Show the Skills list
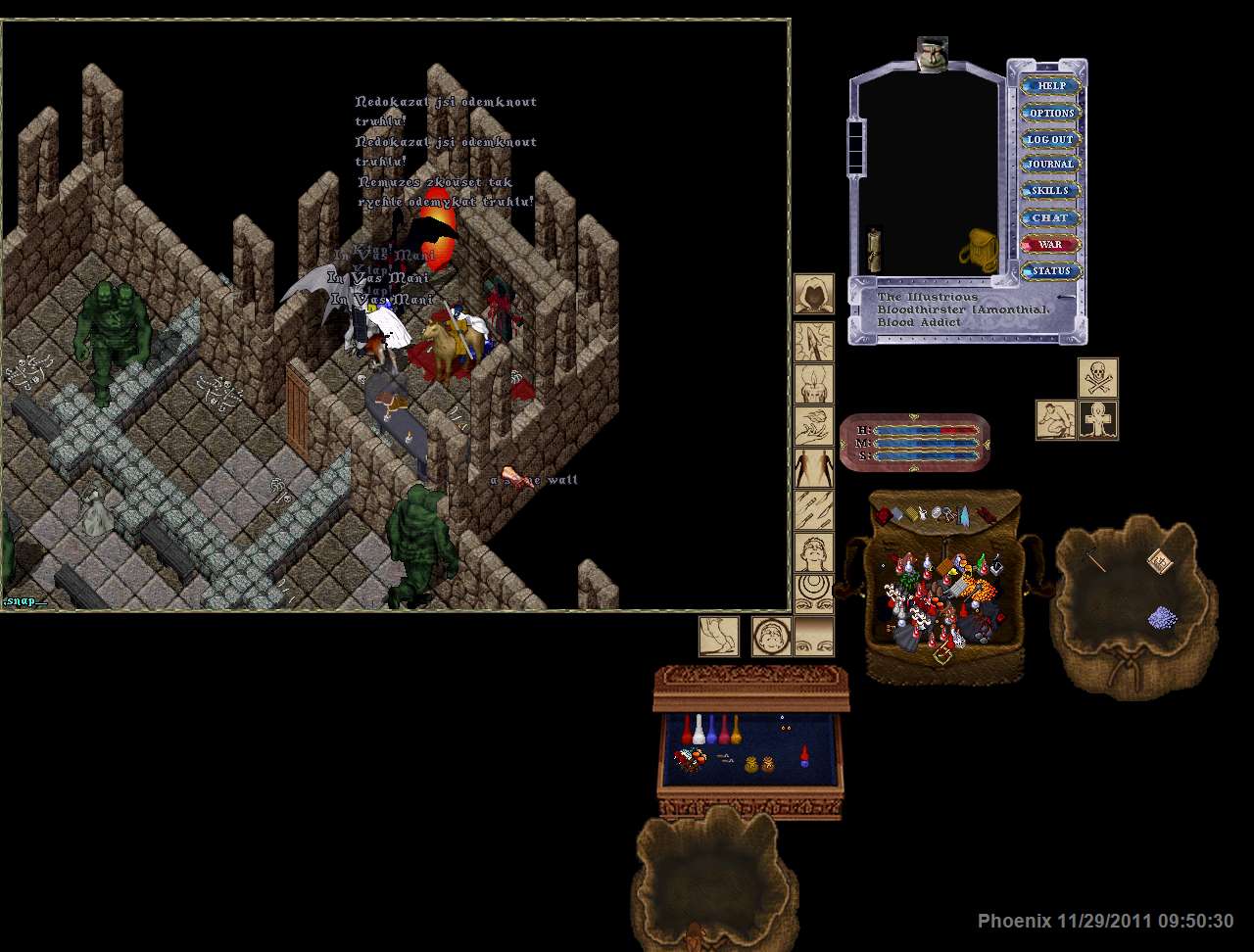Image resolution: width=1254 pixels, height=952 pixels. click(1051, 191)
